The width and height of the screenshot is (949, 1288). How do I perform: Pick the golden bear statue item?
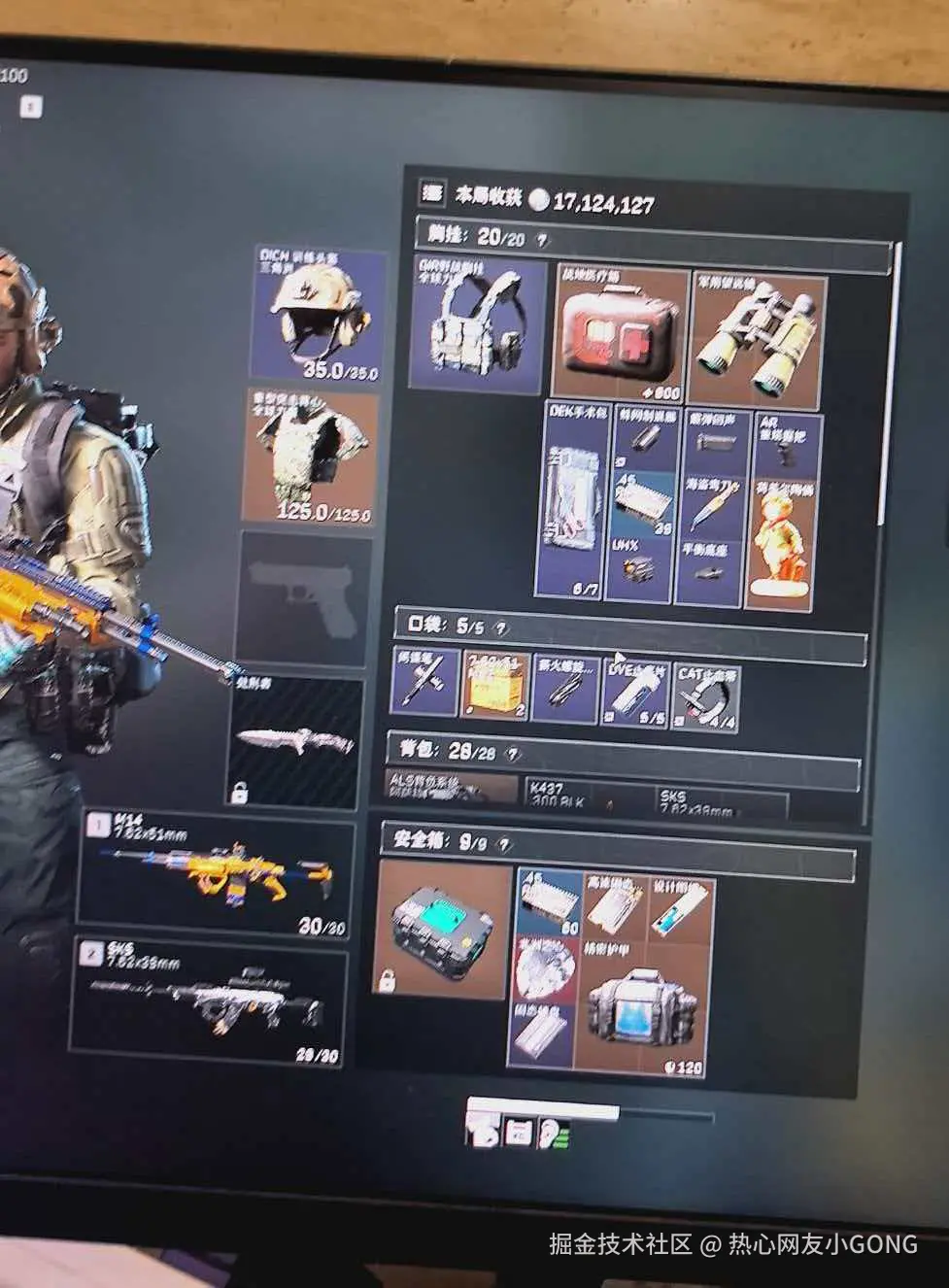tap(783, 545)
